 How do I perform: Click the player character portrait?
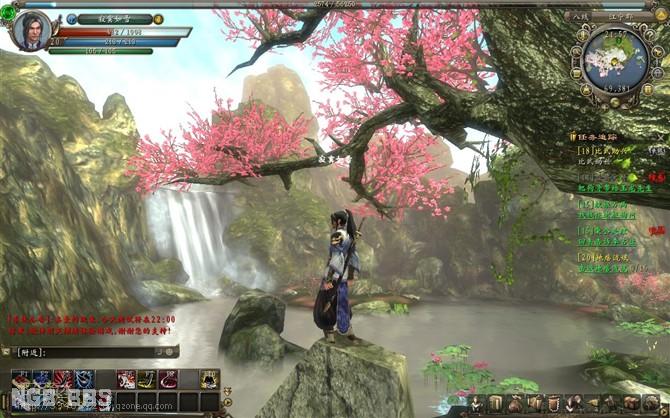pyautogui.click(x=31, y=31)
